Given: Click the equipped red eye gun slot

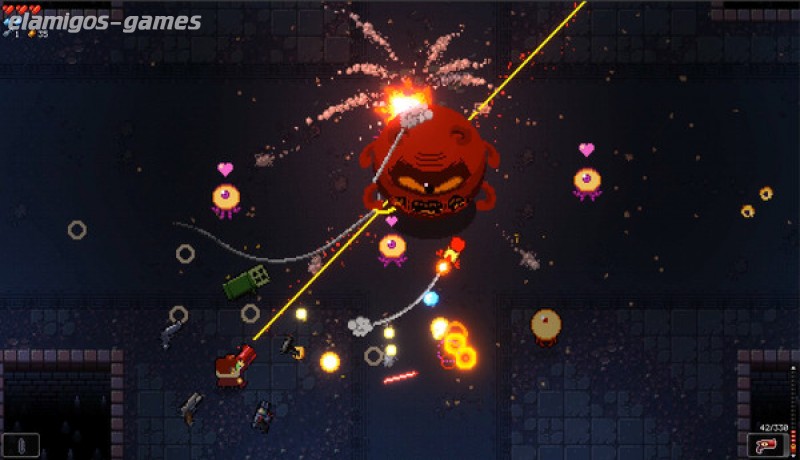Looking at the screenshot, I should coord(766,445).
